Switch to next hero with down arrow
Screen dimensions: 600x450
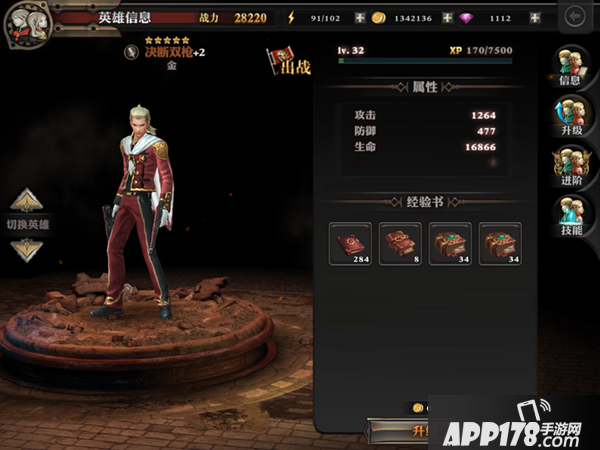pyautogui.click(x=27, y=249)
